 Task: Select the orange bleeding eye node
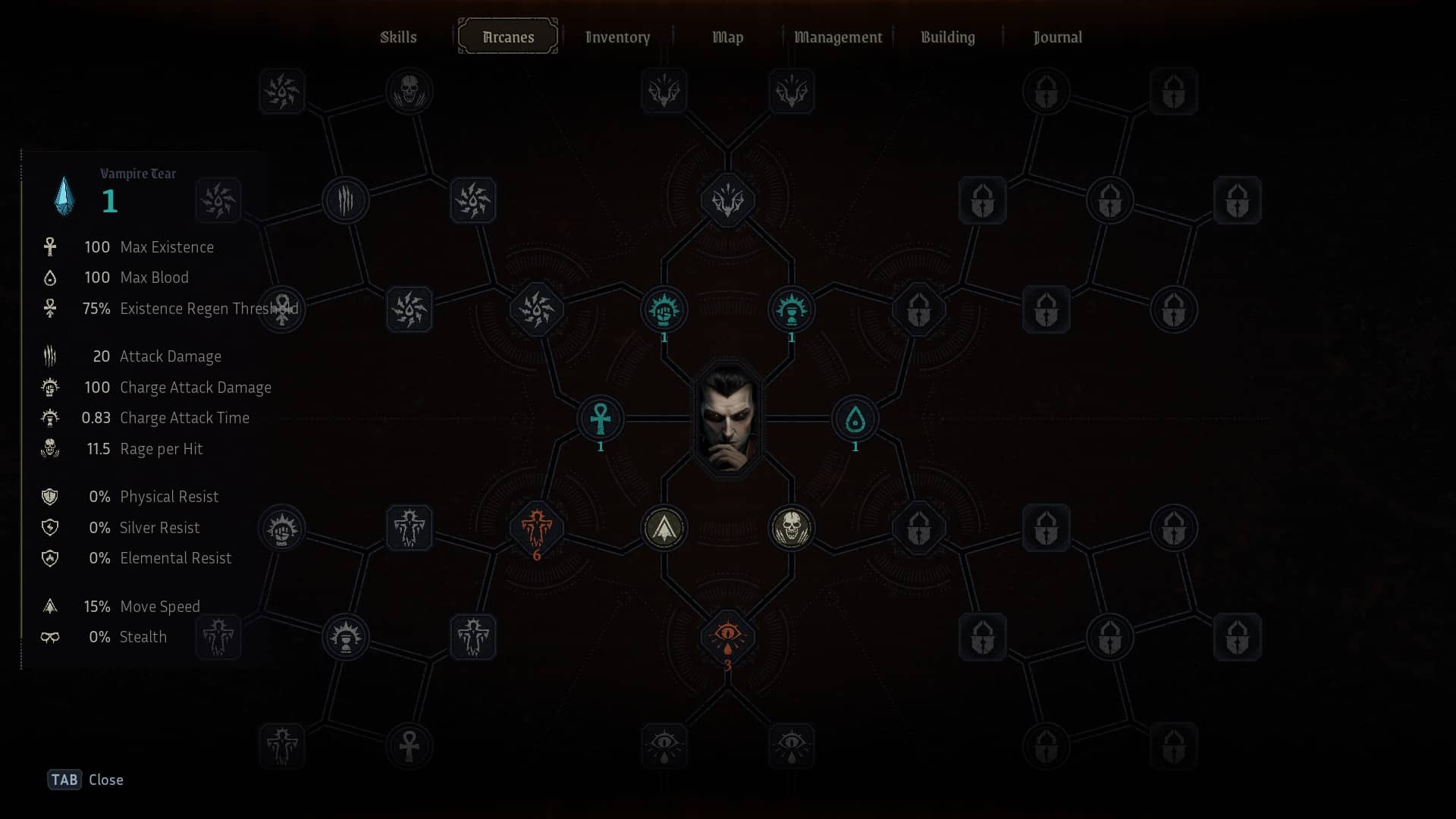(x=728, y=636)
